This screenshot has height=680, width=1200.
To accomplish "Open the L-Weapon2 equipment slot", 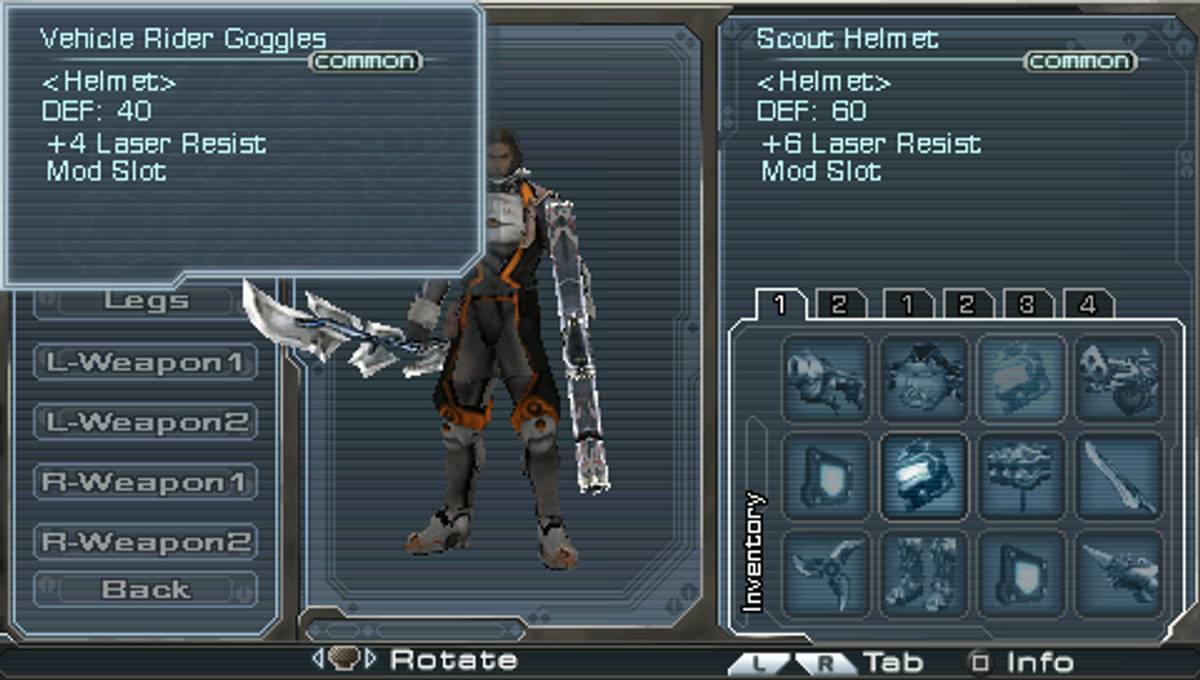I will (145, 422).
